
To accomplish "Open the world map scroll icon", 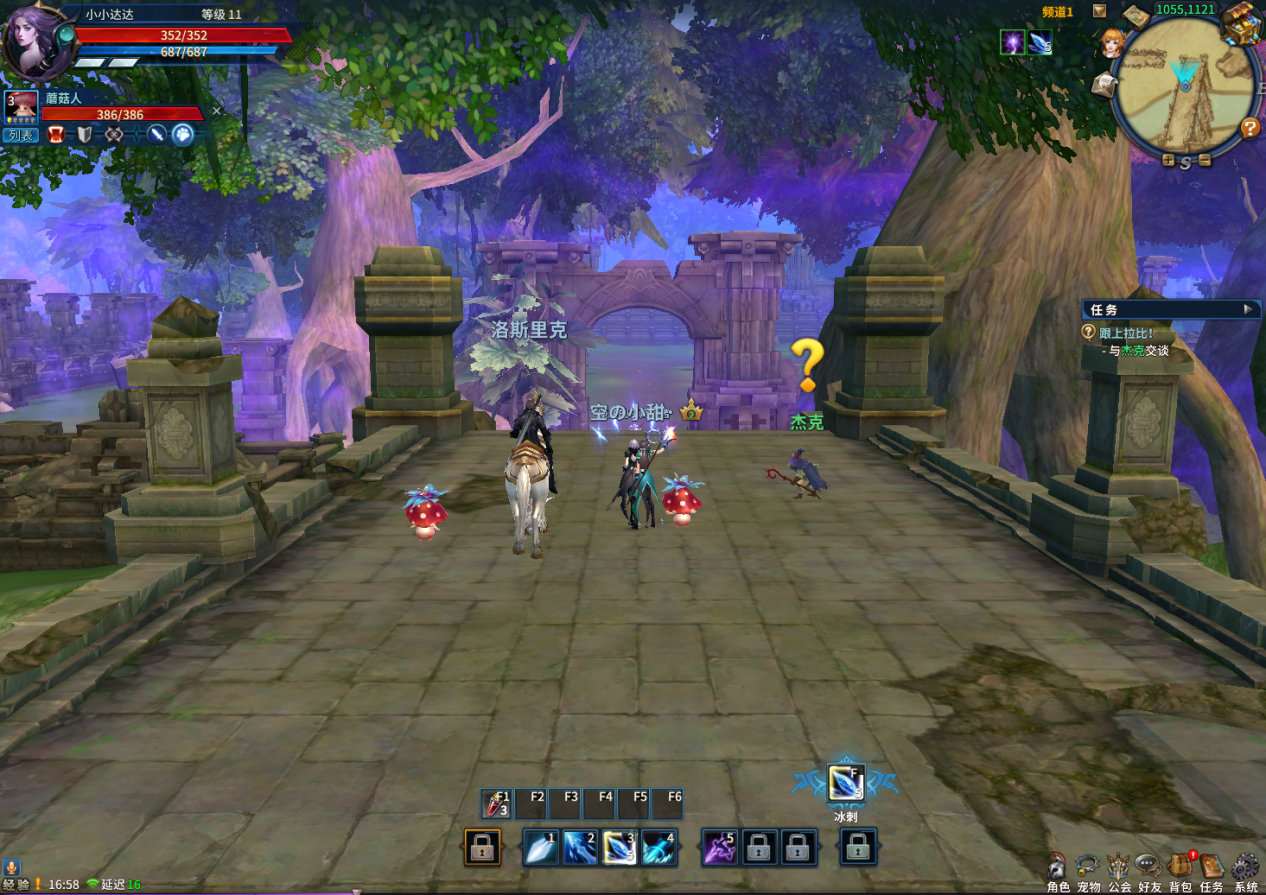I will 1136,16.
